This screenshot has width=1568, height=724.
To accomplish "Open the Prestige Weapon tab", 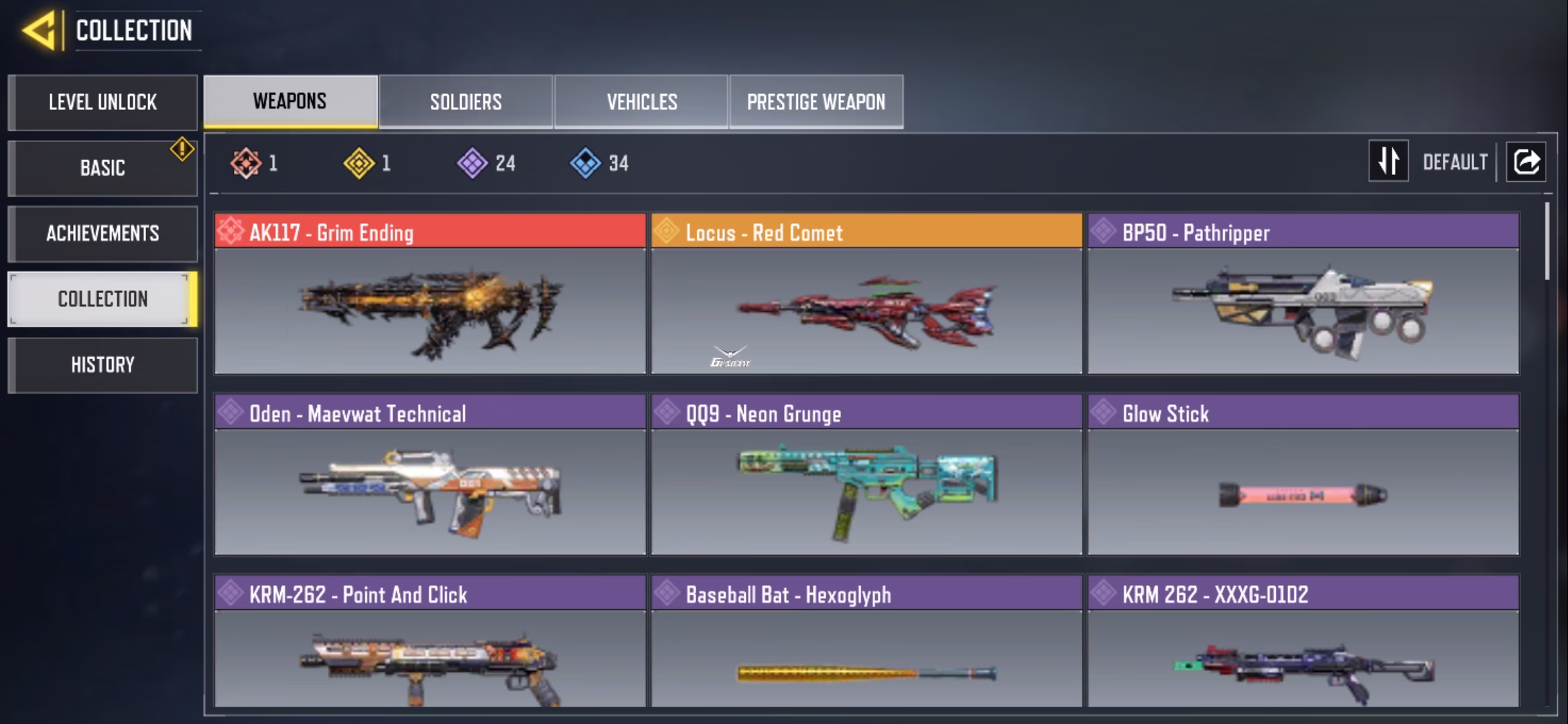I will (x=816, y=102).
